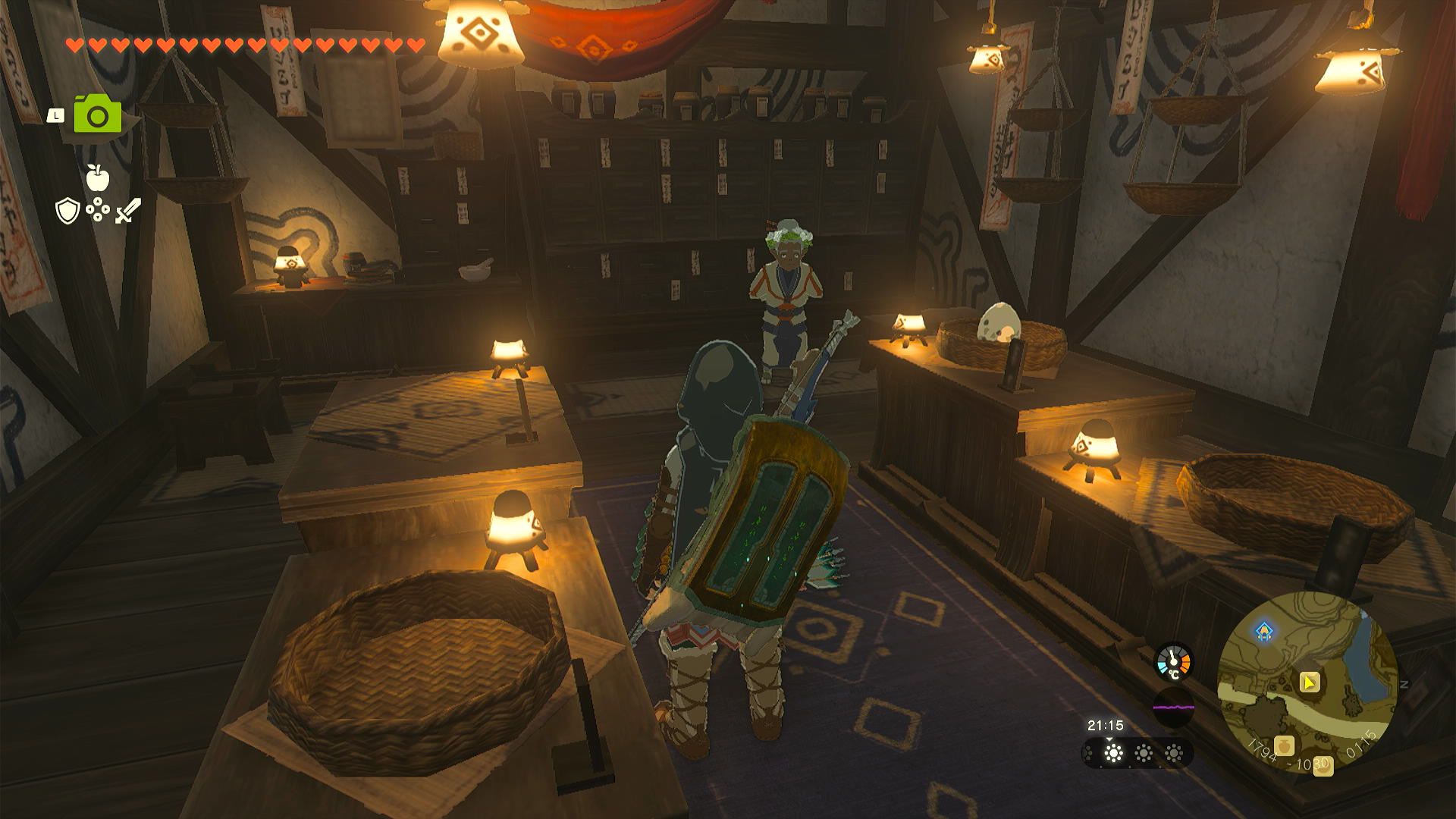This screenshot has height=819, width=1456.
Task: Select the green camera capture icon
Action: click(98, 115)
